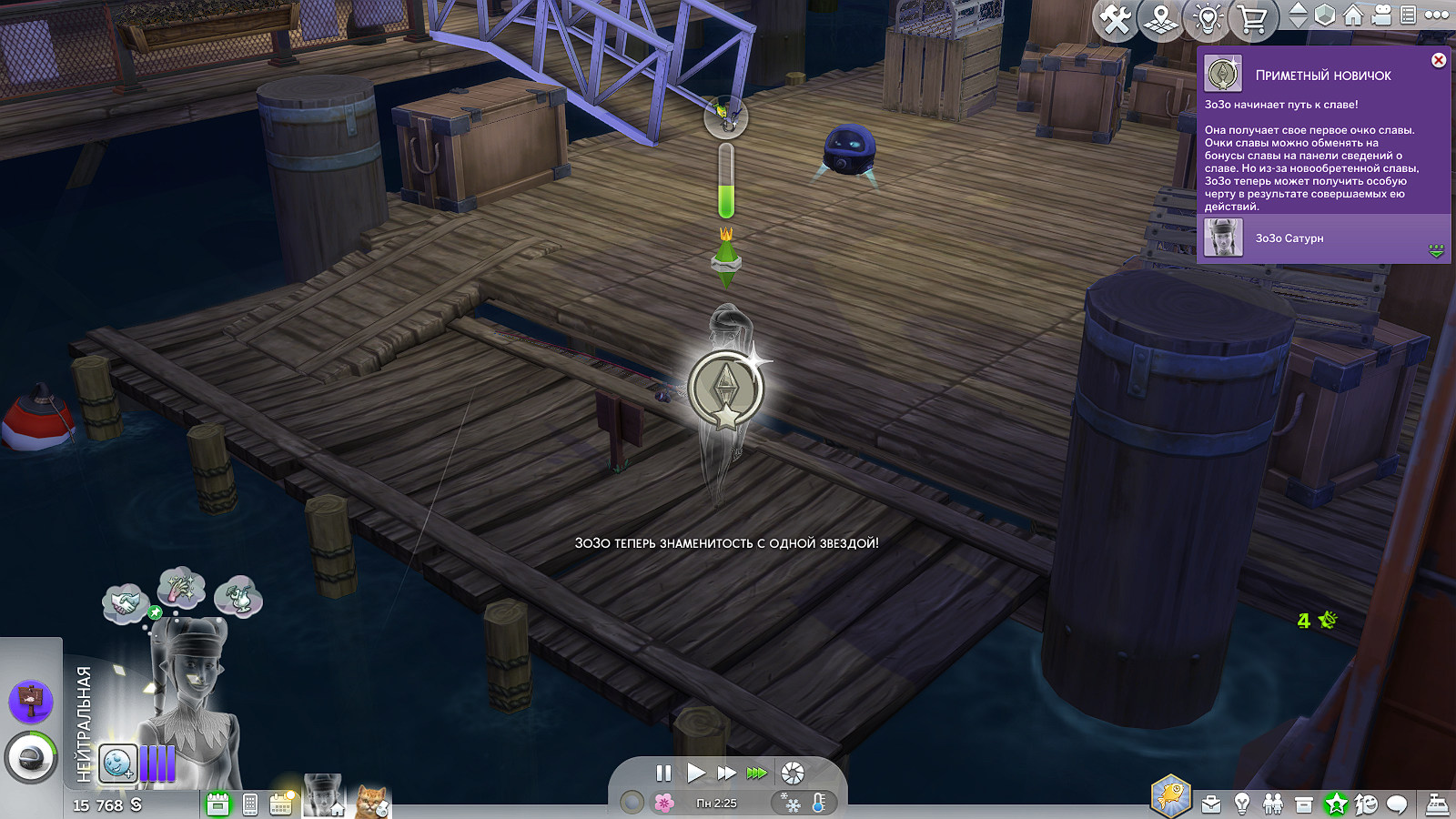Image resolution: width=1456 pixels, height=819 pixels.
Task: Open Build Mode with hammer and wrench
Action: click(x=1116, y=19)
